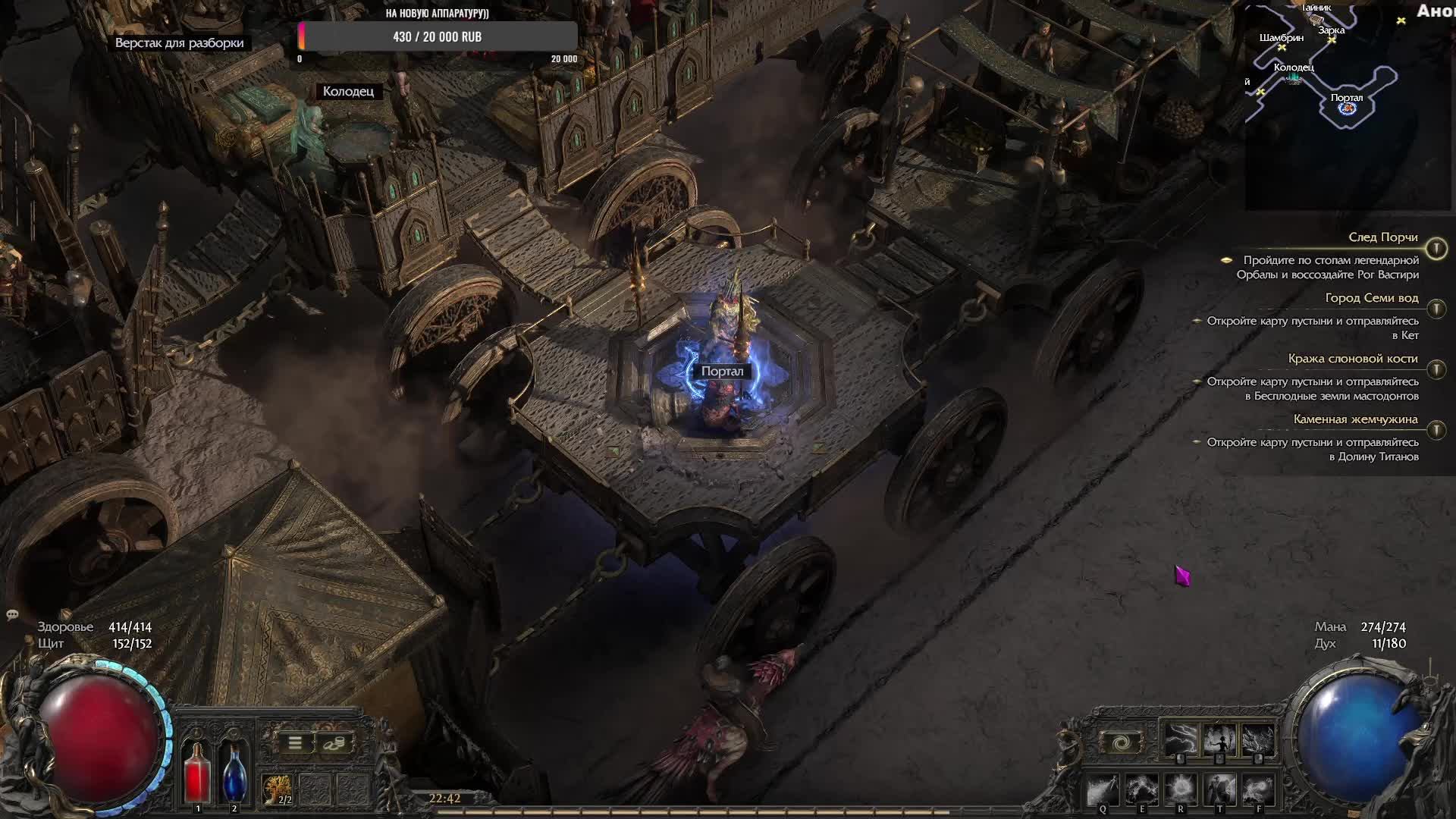Use the blue mana flask
Screen dimensions: 1456x819
click(234, 772)
